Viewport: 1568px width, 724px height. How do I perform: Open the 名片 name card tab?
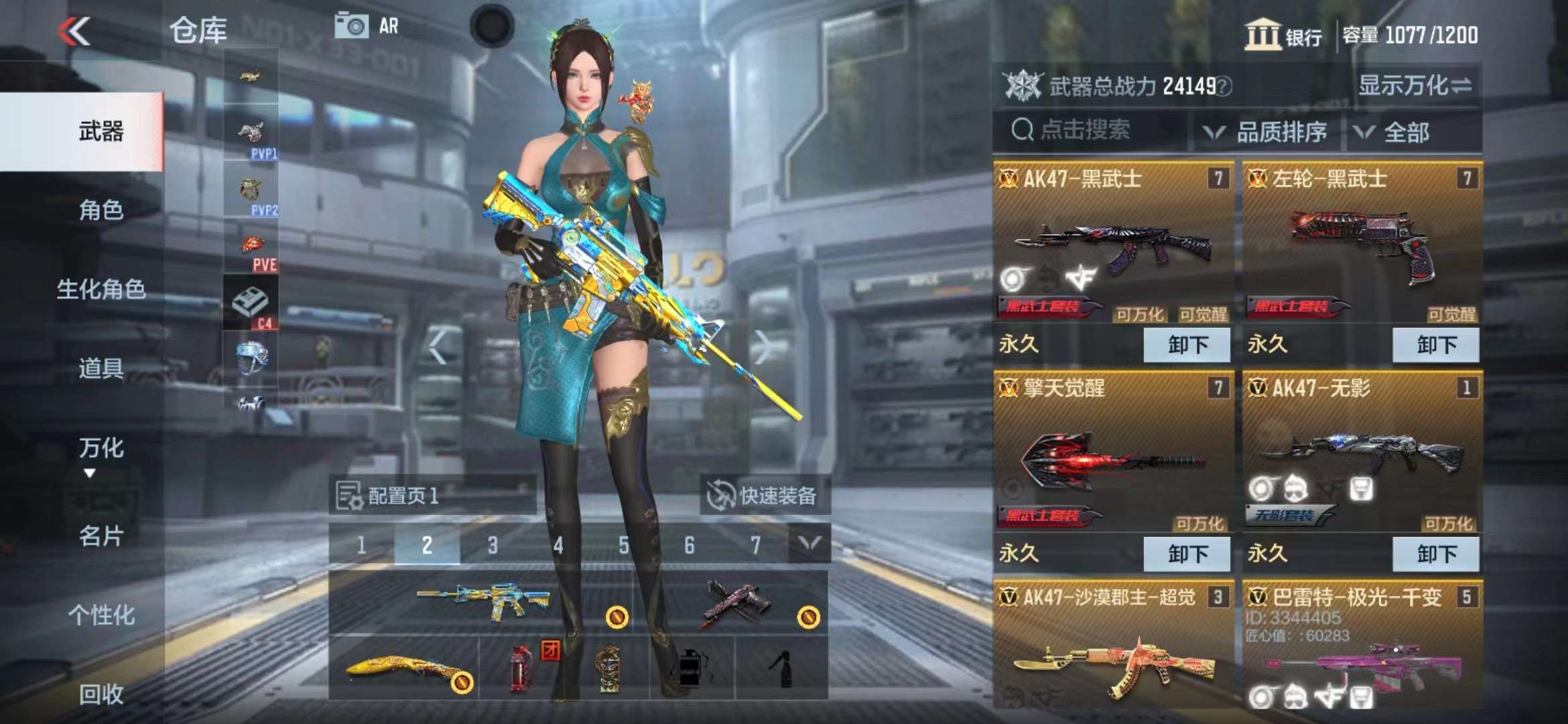[101, 536]
